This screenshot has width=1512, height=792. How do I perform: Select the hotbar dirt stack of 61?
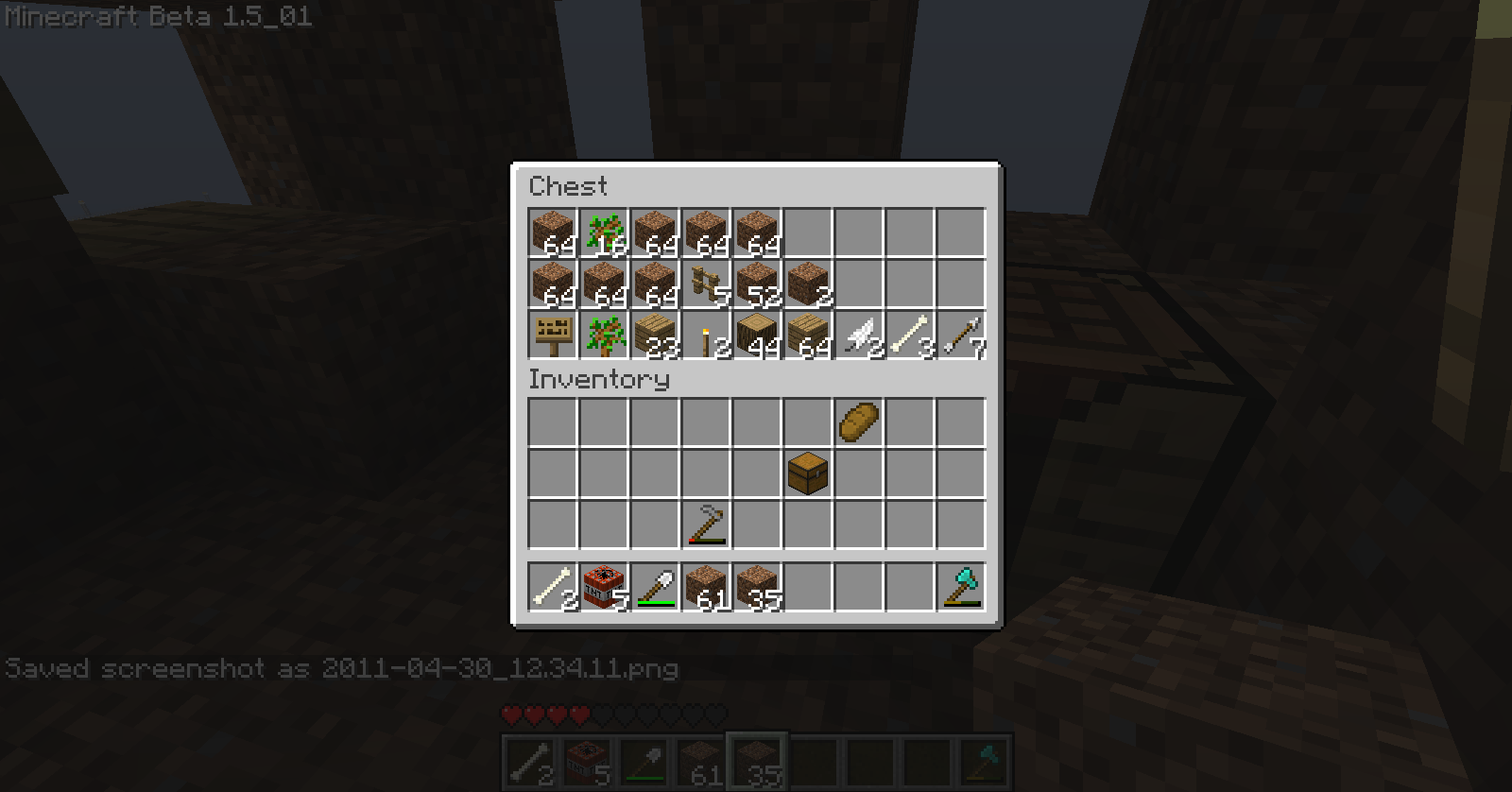click(x=706, y=587)
